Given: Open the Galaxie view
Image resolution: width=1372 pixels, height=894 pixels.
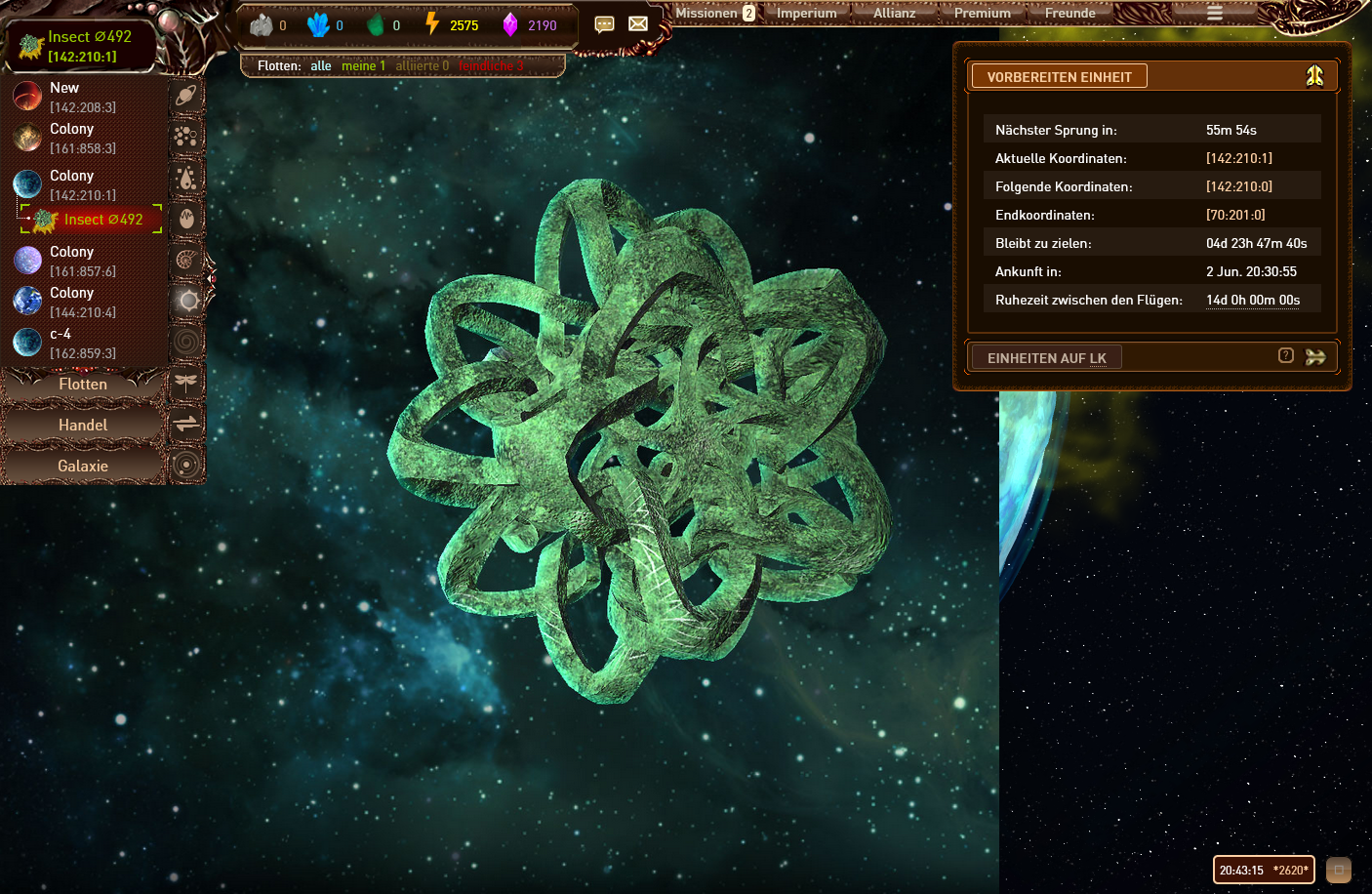Looking at the screenshot, I should coord(83,467).
